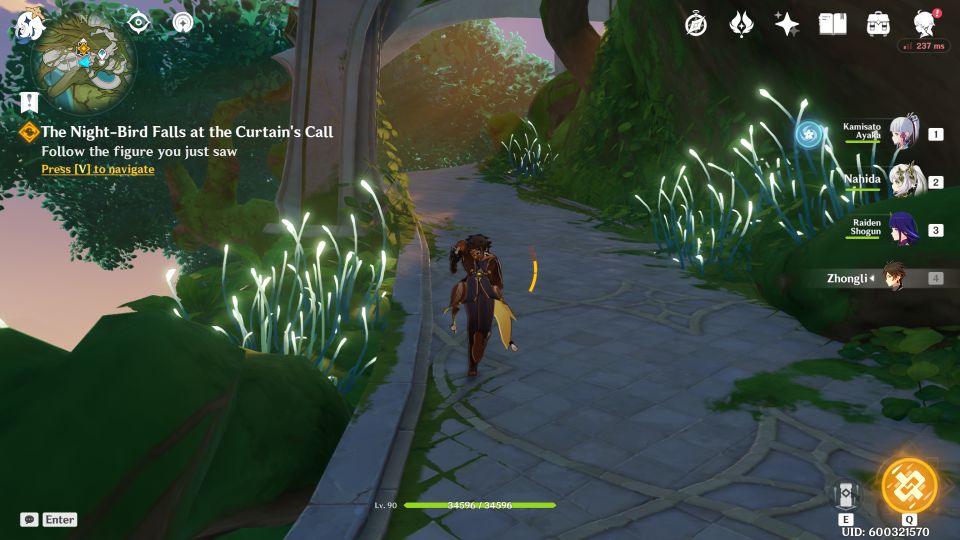Select the Night-Bird Falls quest tracker
This screenshot has width=960, height=540.
186,132
